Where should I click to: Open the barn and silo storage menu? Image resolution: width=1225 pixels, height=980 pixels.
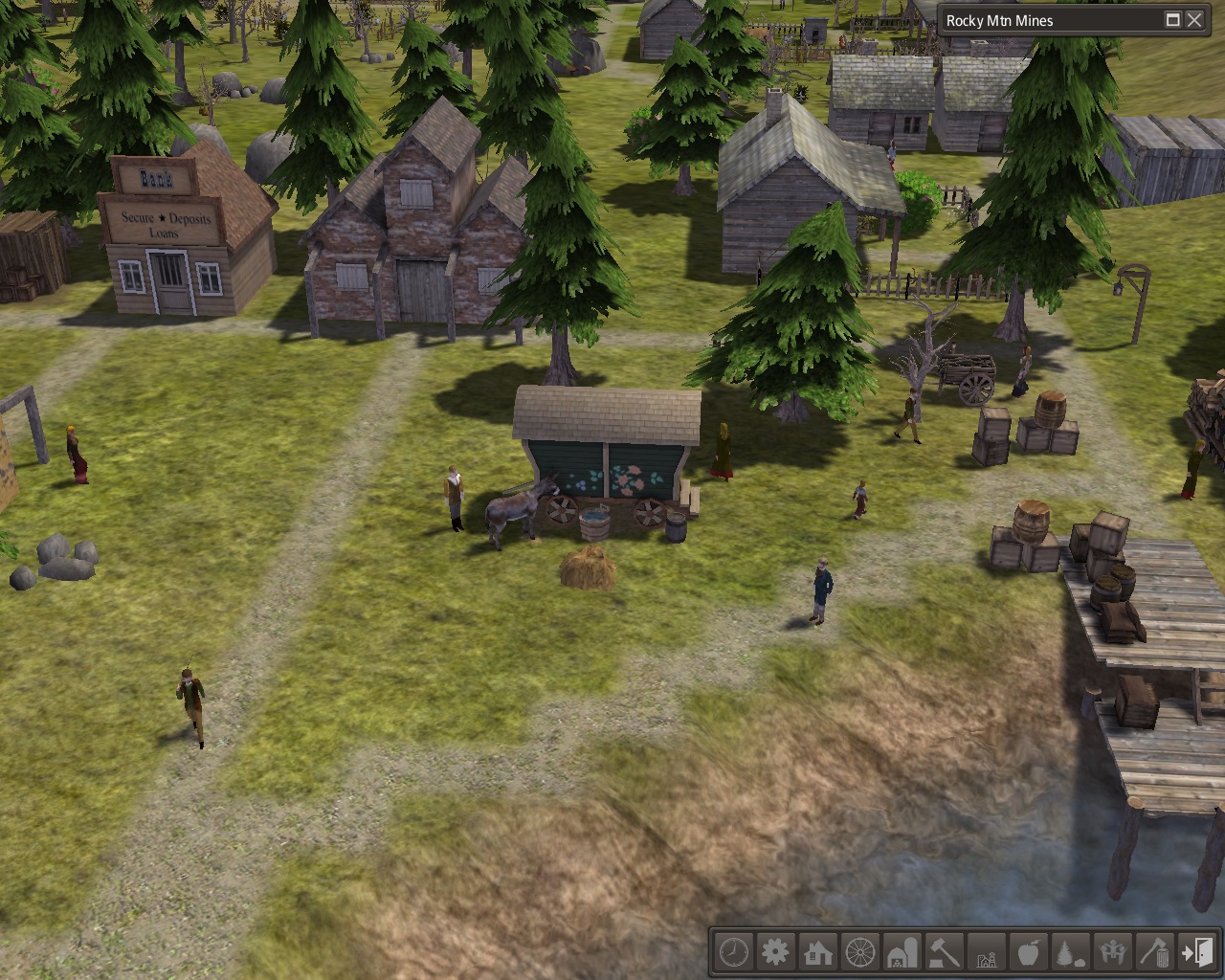pyautogui.click(x=902, y=952)
